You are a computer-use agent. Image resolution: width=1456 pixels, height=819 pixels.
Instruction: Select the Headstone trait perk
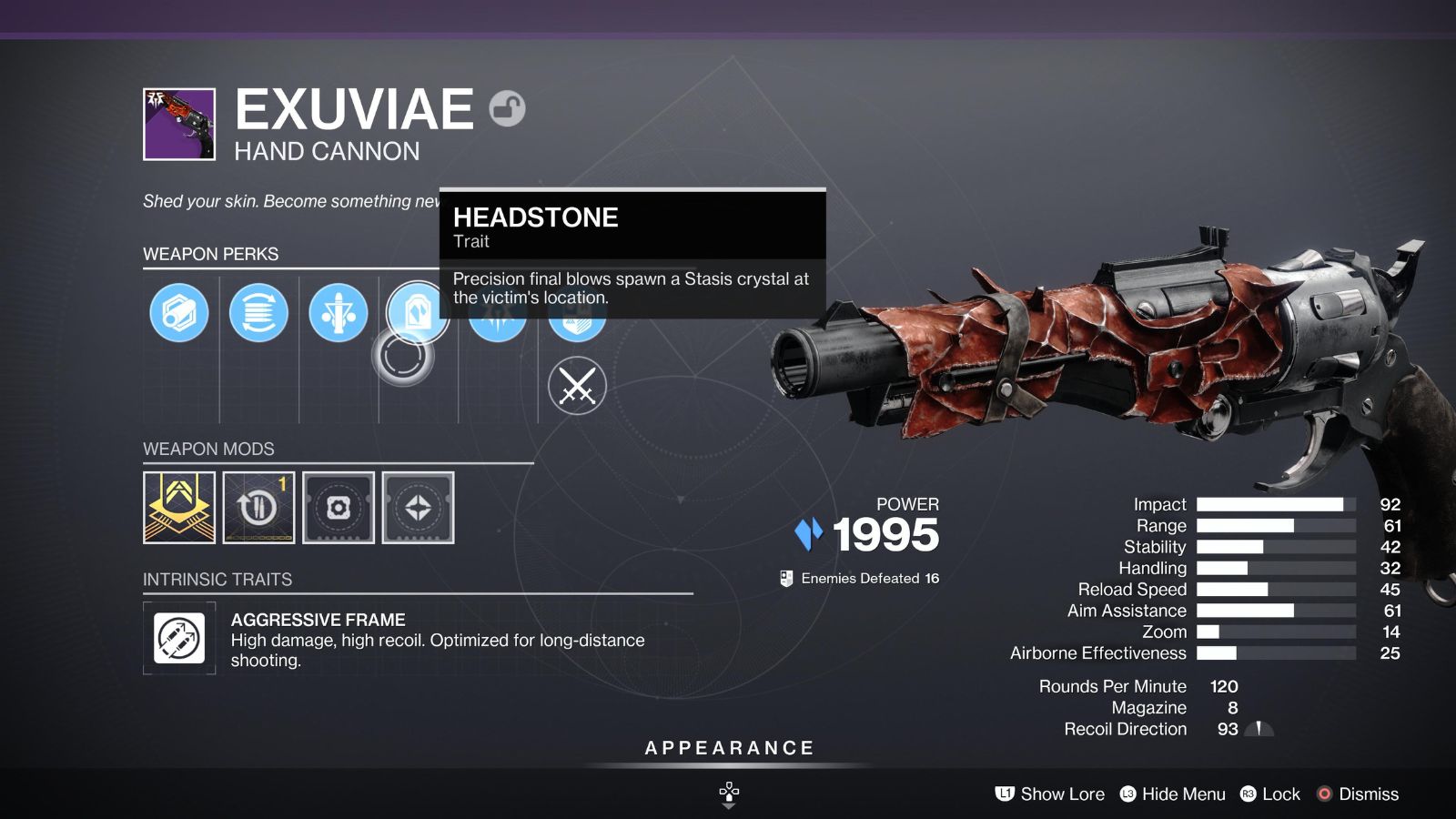(418, 312)
